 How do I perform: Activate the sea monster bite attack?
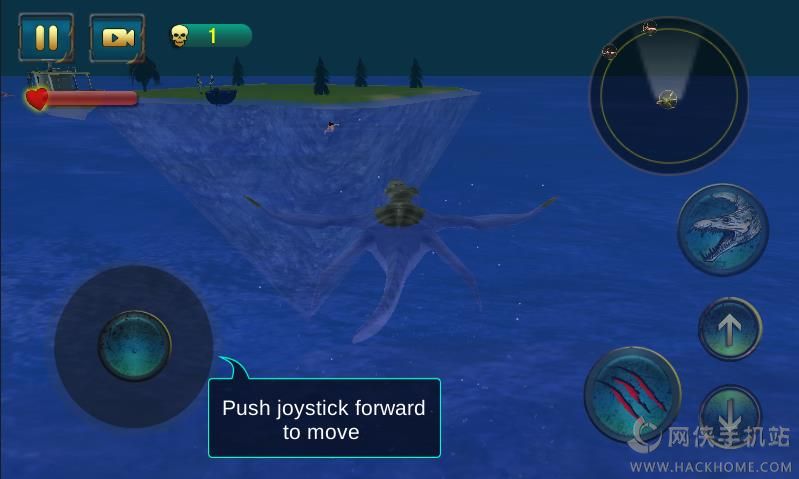click(x=723, y=229)
